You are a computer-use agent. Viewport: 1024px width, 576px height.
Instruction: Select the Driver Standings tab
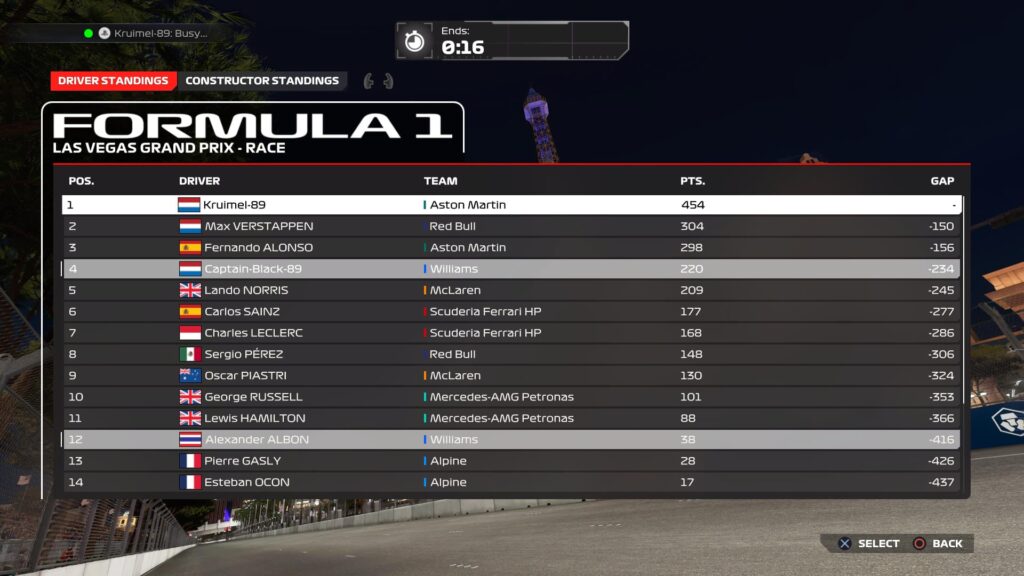click(113, 81)
